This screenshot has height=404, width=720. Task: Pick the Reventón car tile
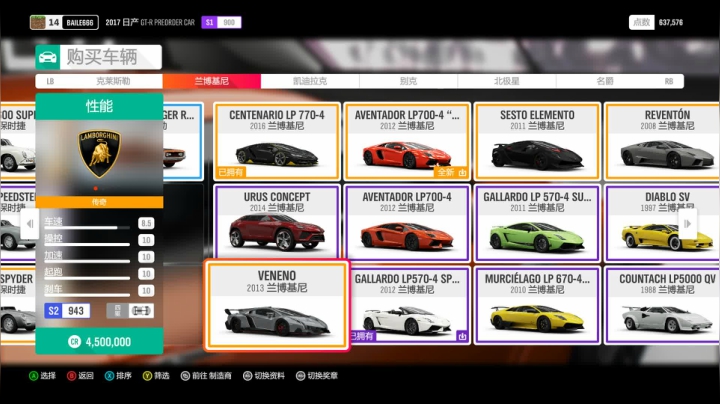tap(667, 141)
